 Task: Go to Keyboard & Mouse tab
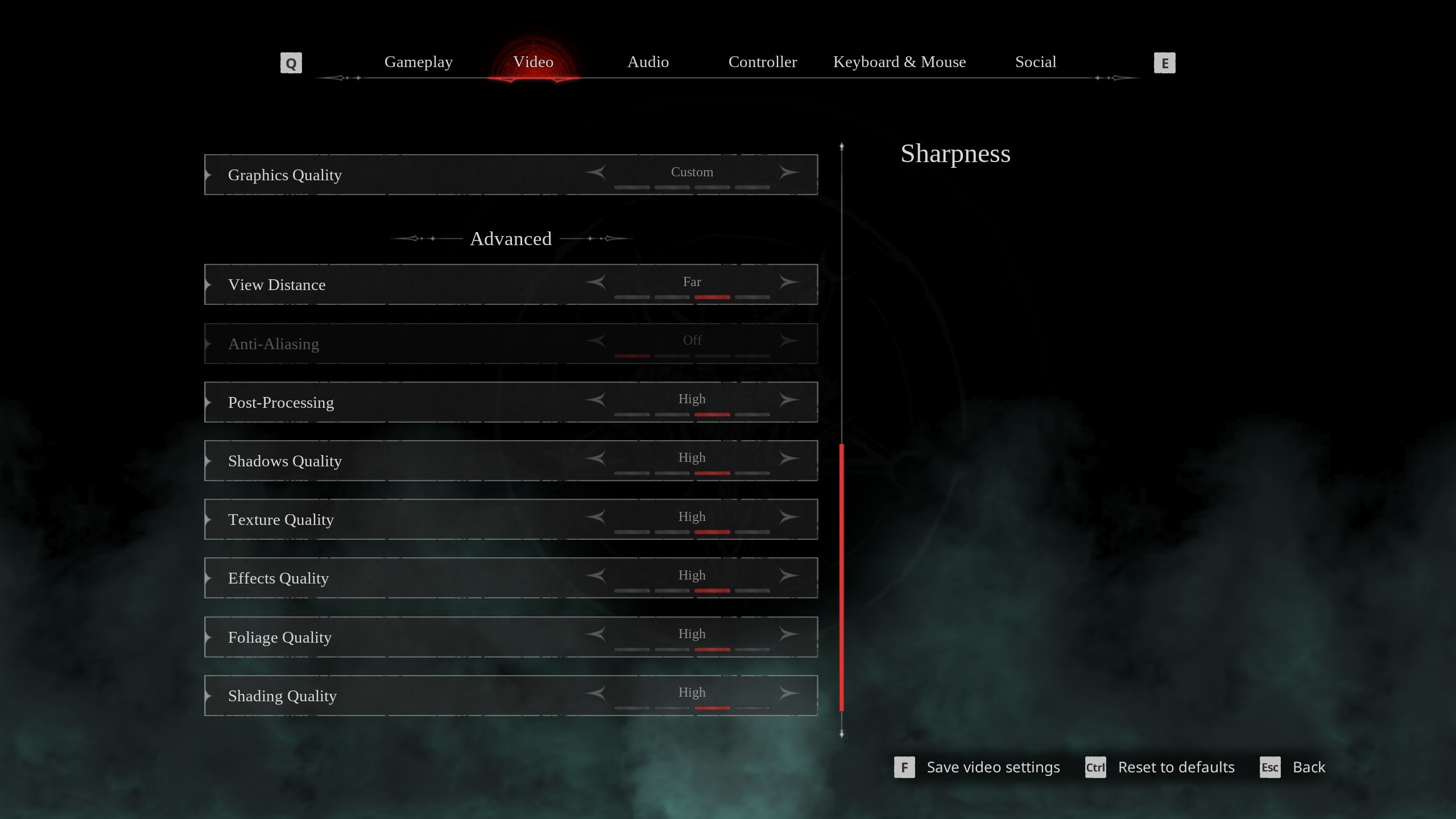pyautogui.click(x=899, y=62)
